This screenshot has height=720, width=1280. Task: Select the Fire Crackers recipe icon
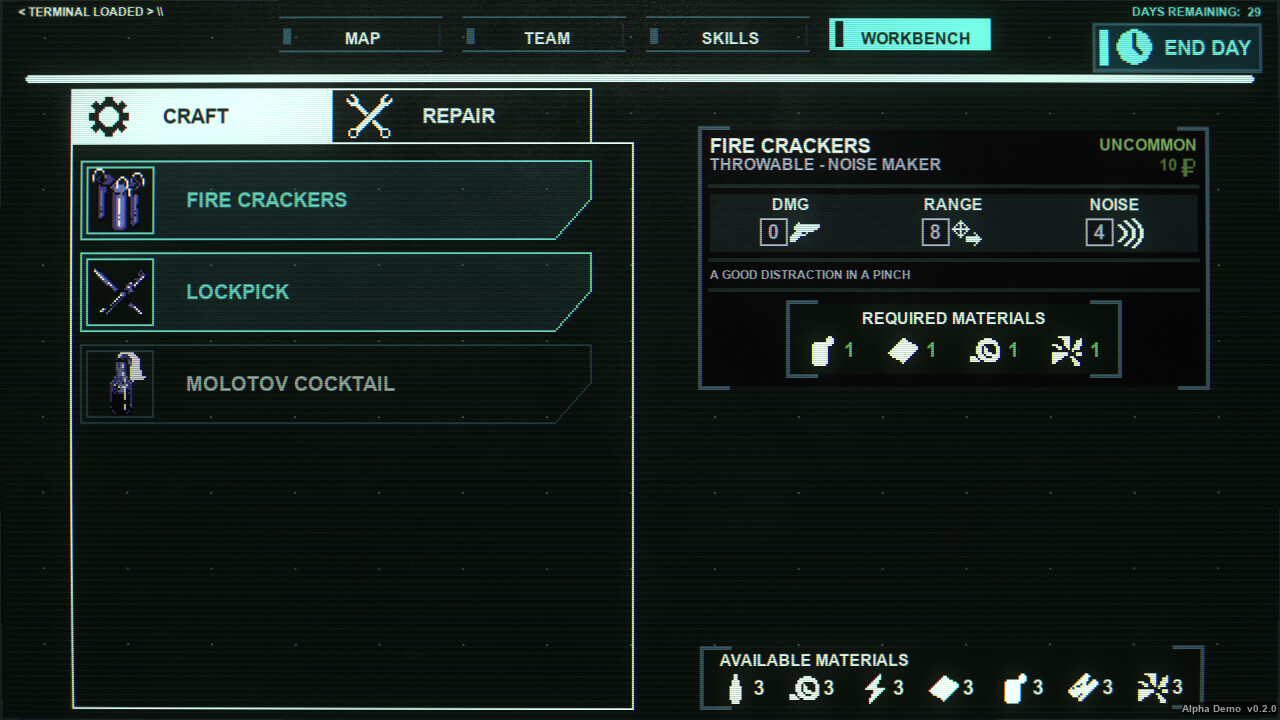[119, 199]
